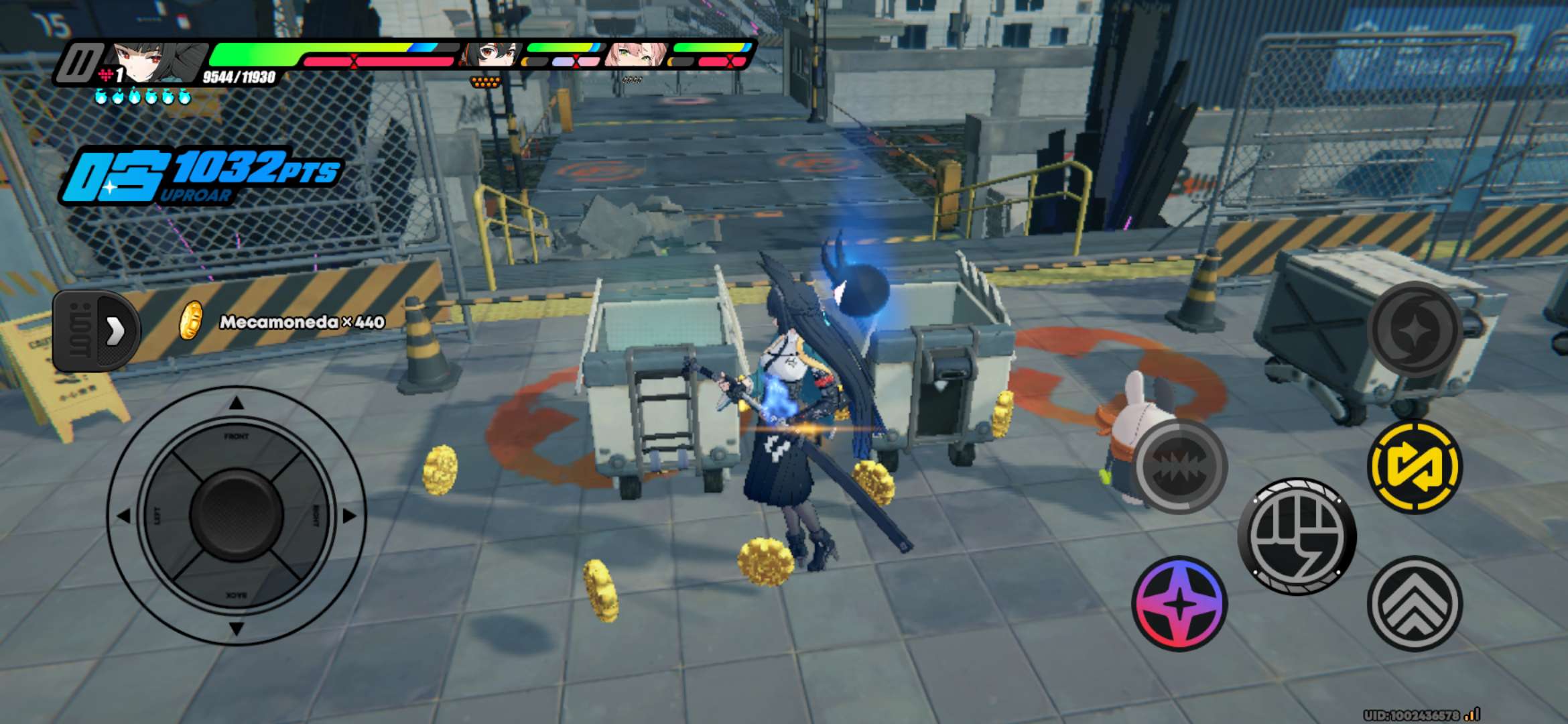1568x724 pixels.
Task: Activate the grey jagged ultimate skill button
Action: click(x=1179, y=467)
